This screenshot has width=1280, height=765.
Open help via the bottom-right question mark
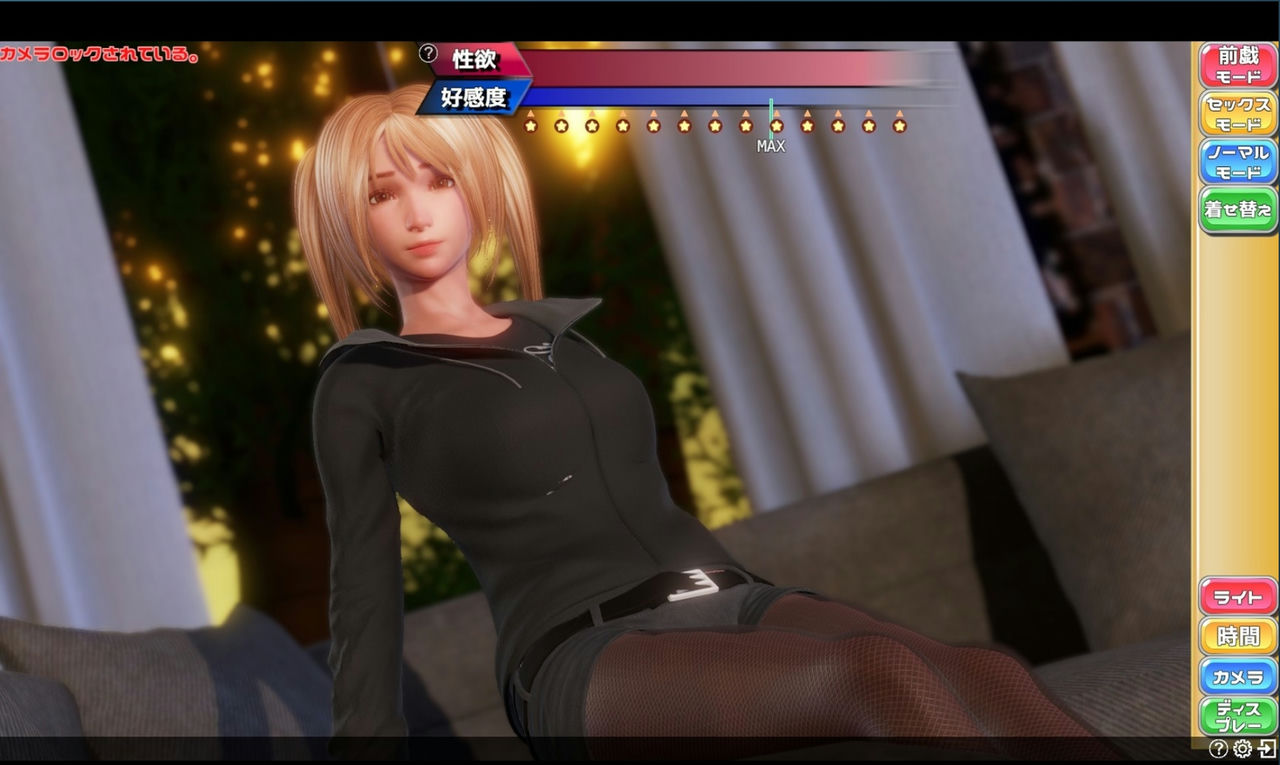point(1219,748)
